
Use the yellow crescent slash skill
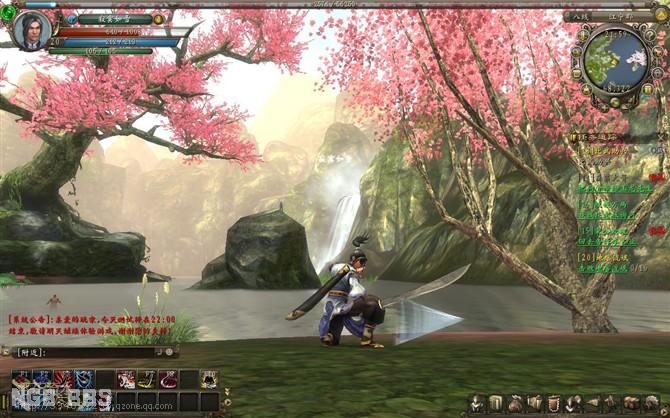[x=146, y=379]
